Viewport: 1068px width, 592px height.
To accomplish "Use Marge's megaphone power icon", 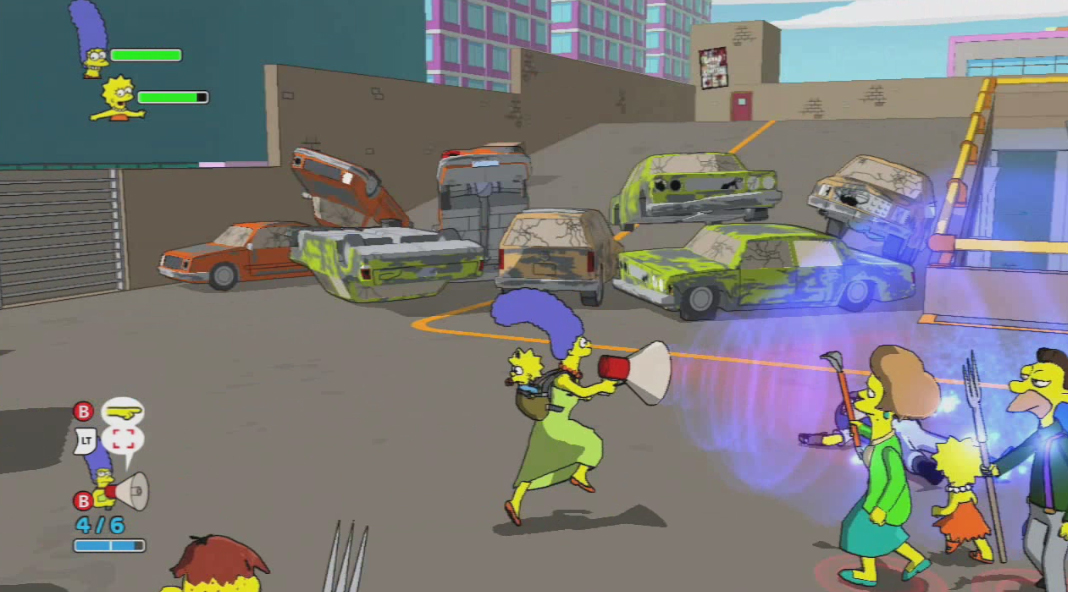I will coord(130,491).
